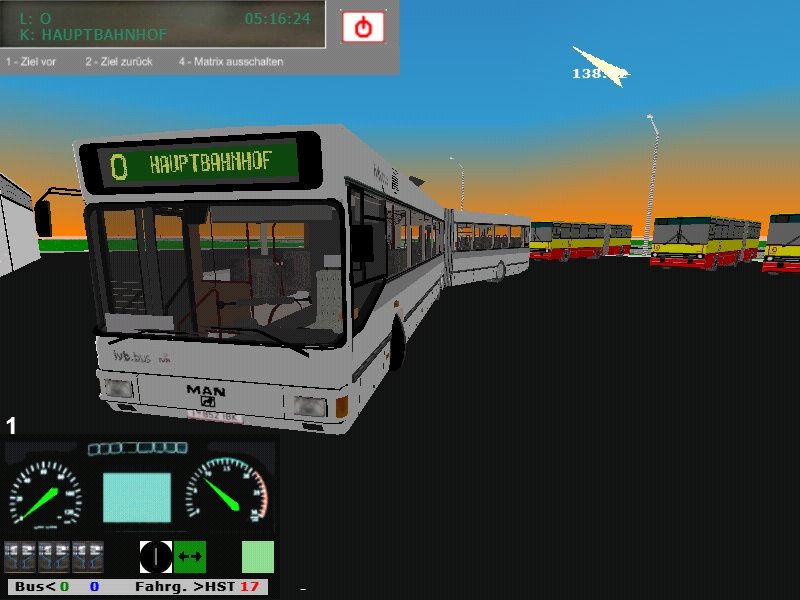The width and height of the screenshot is (800, 600).
Task: Turn the black rotary light switch
Action: [156, 556]
